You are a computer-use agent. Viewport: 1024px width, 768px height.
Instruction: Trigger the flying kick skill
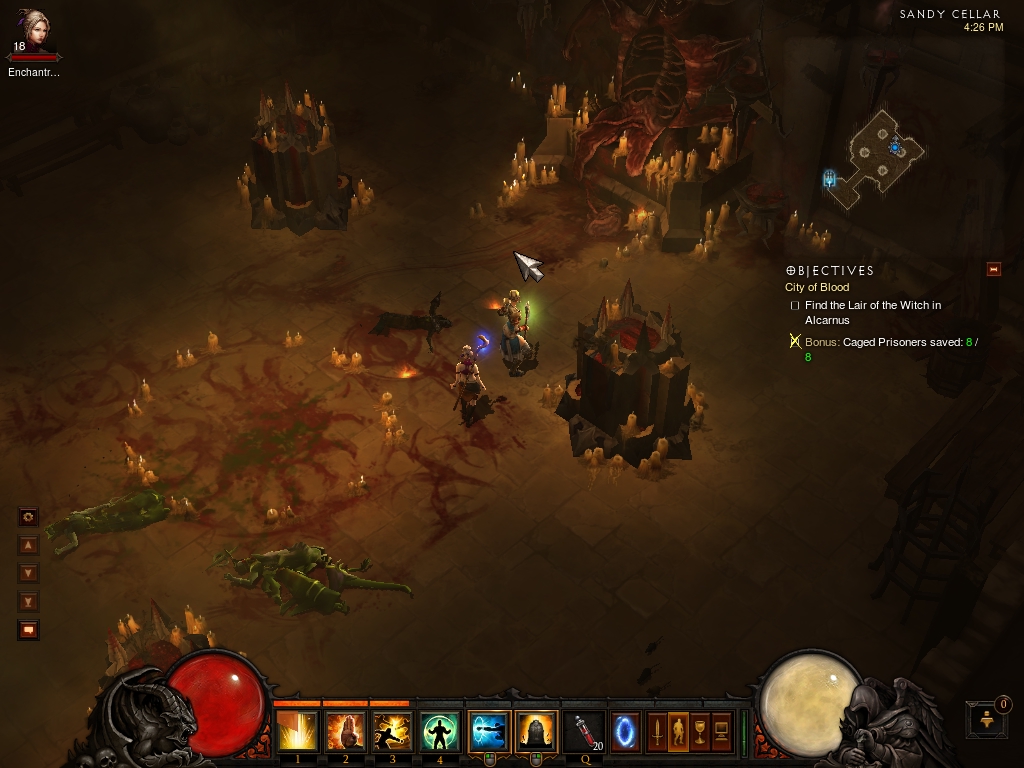pyautogui.click(x=392, y=732)
